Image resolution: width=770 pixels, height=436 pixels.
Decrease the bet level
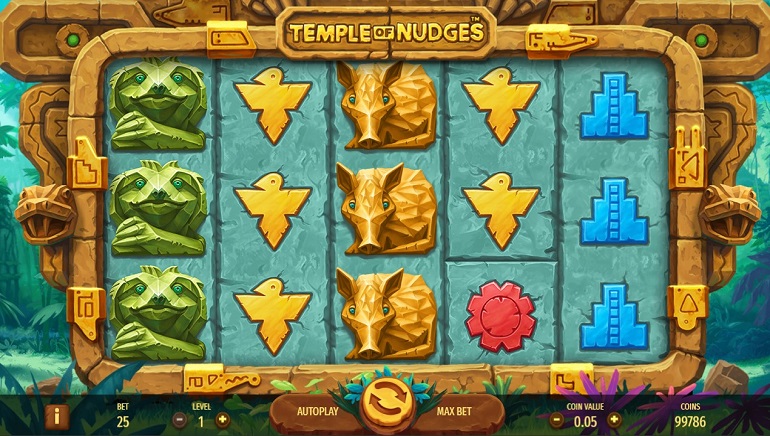pyautogui.click(x=180, y=420)
